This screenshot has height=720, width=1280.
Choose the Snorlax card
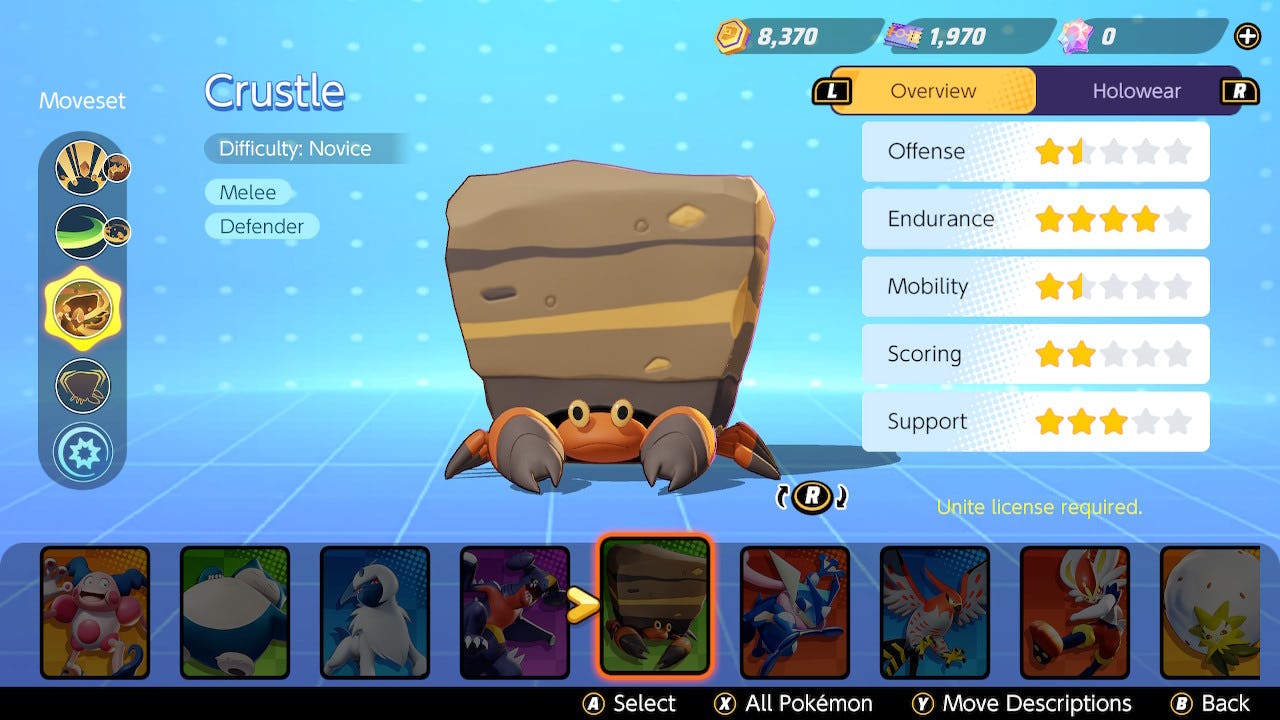click(x=235, y=611)
